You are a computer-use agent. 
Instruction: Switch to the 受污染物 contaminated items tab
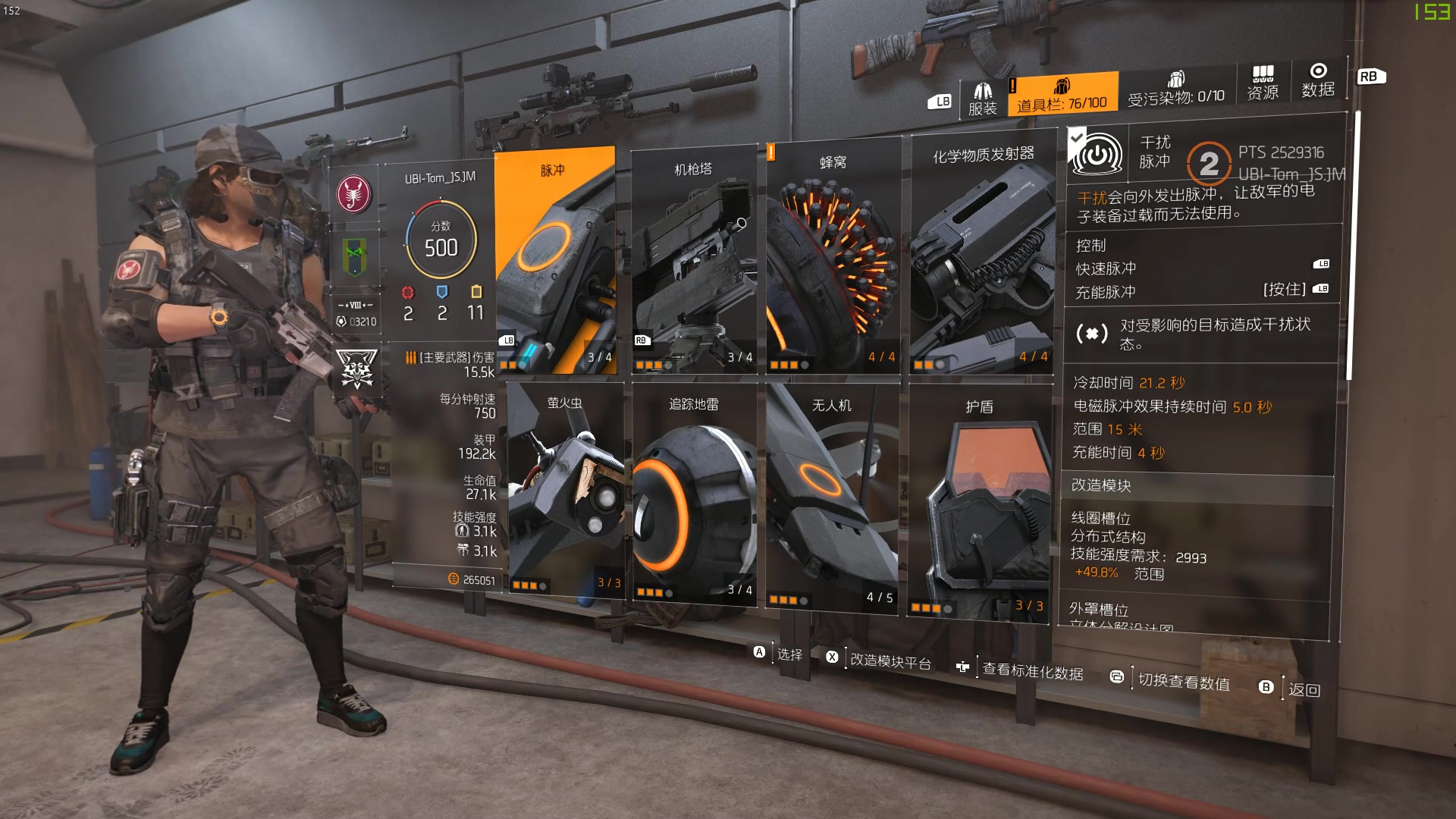[x=1175, y=89]
